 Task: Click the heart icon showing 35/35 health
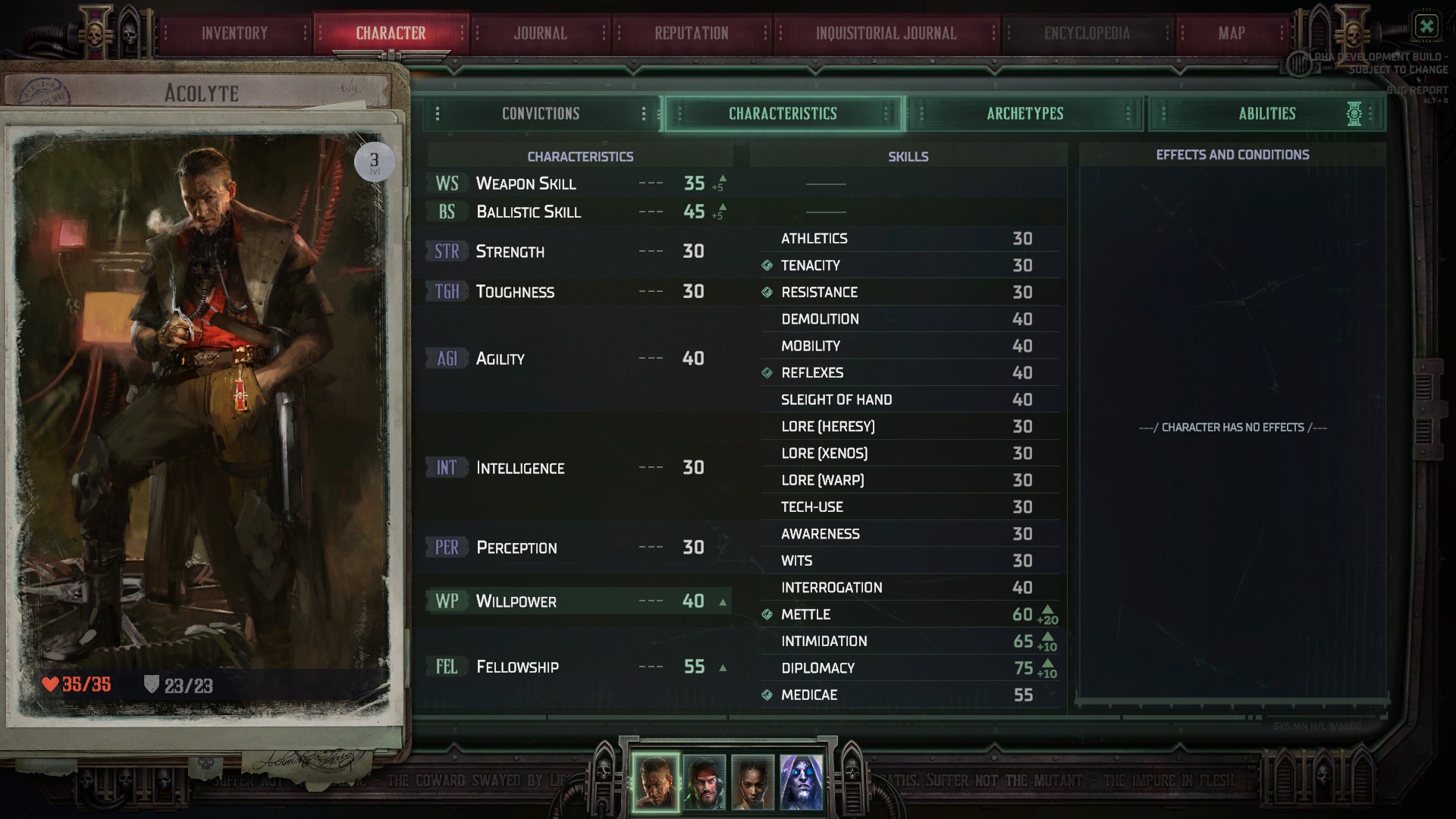click(51, 682)
